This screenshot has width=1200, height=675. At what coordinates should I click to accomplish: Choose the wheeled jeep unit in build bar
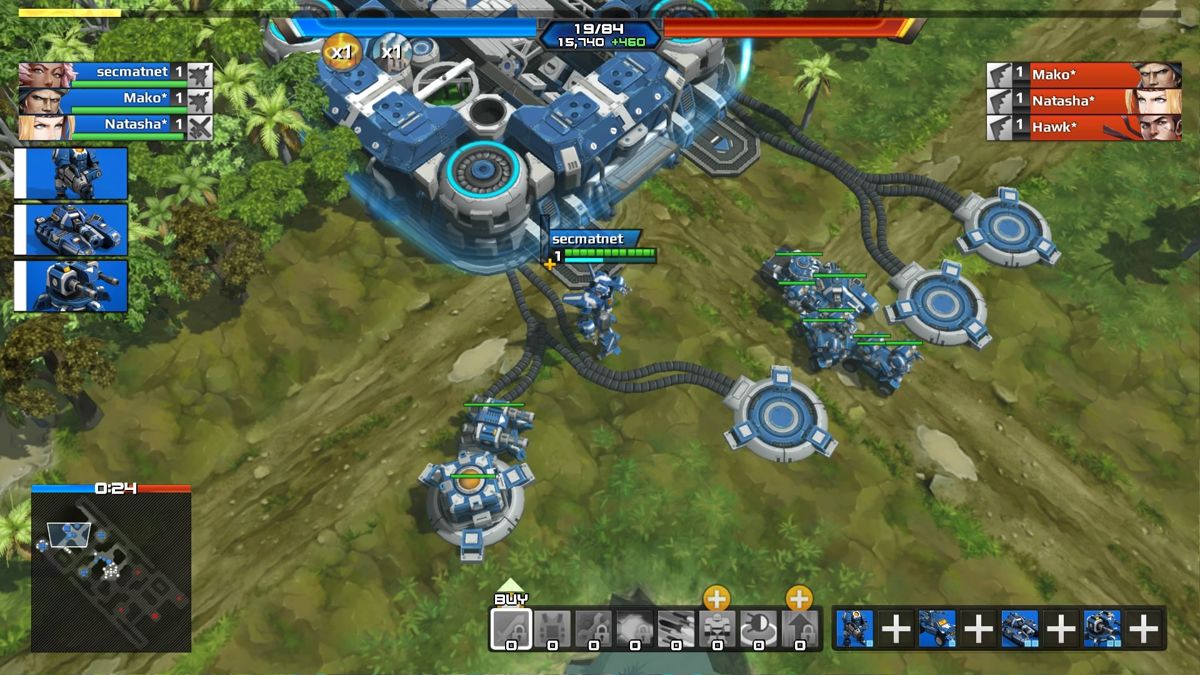[937, 628]
